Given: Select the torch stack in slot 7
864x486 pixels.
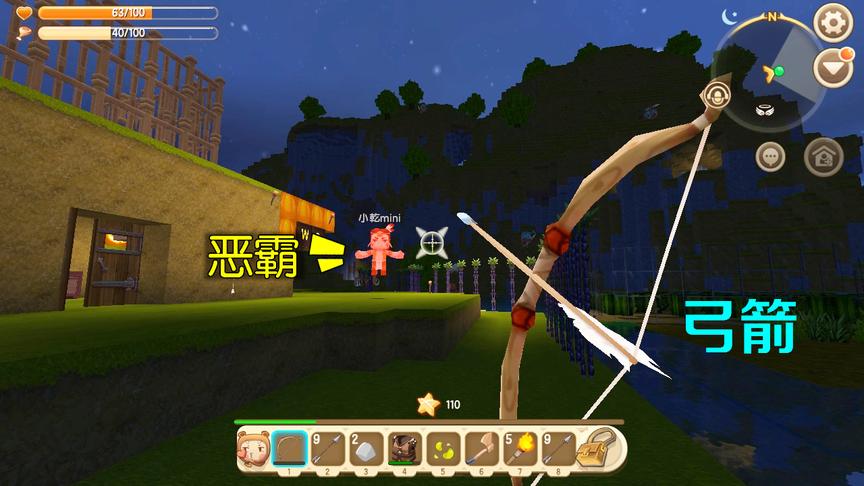Looking at the screenshot, I should pyautogui.click(x=522, y=449).
